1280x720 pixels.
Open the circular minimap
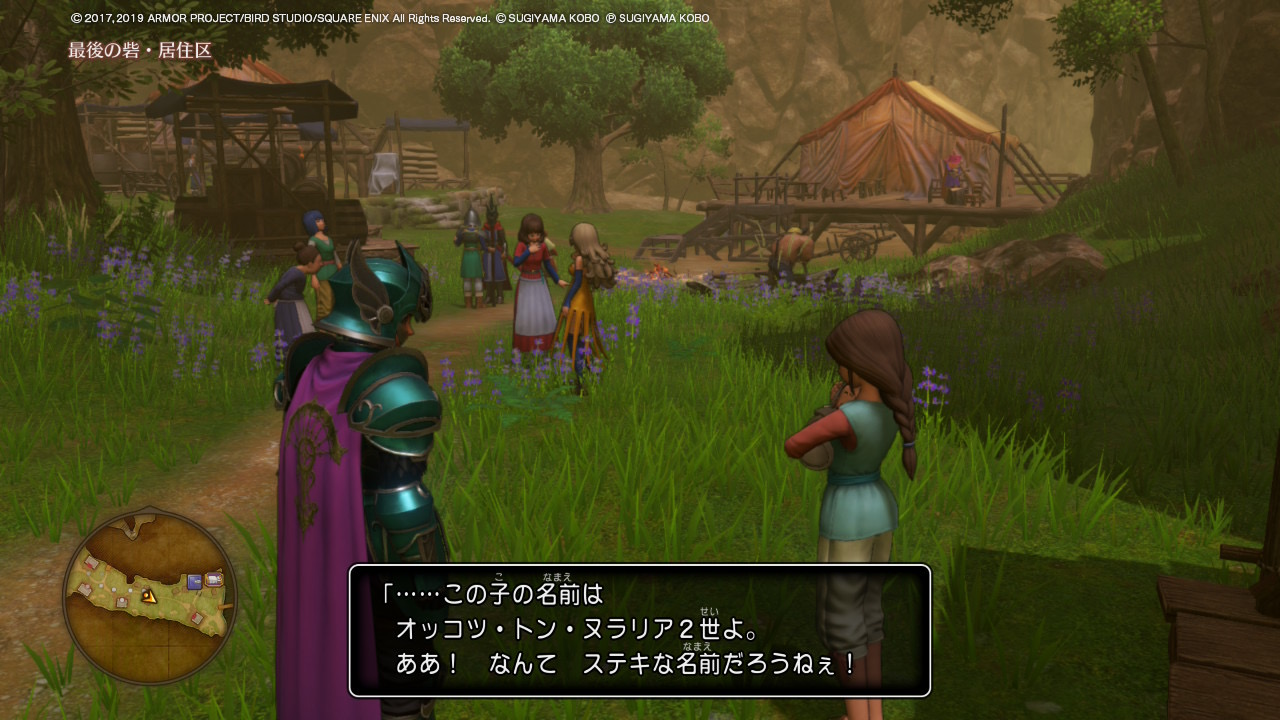[149, 597]
